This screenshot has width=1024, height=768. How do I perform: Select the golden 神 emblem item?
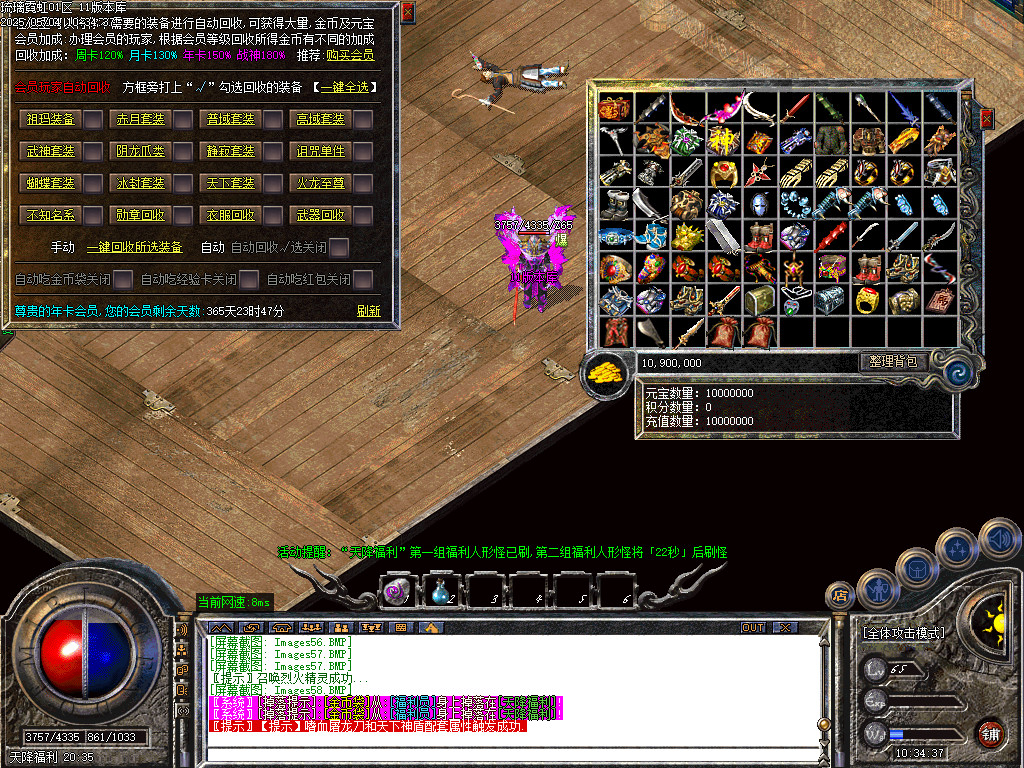pyautogui.click(x=722, y=139)
